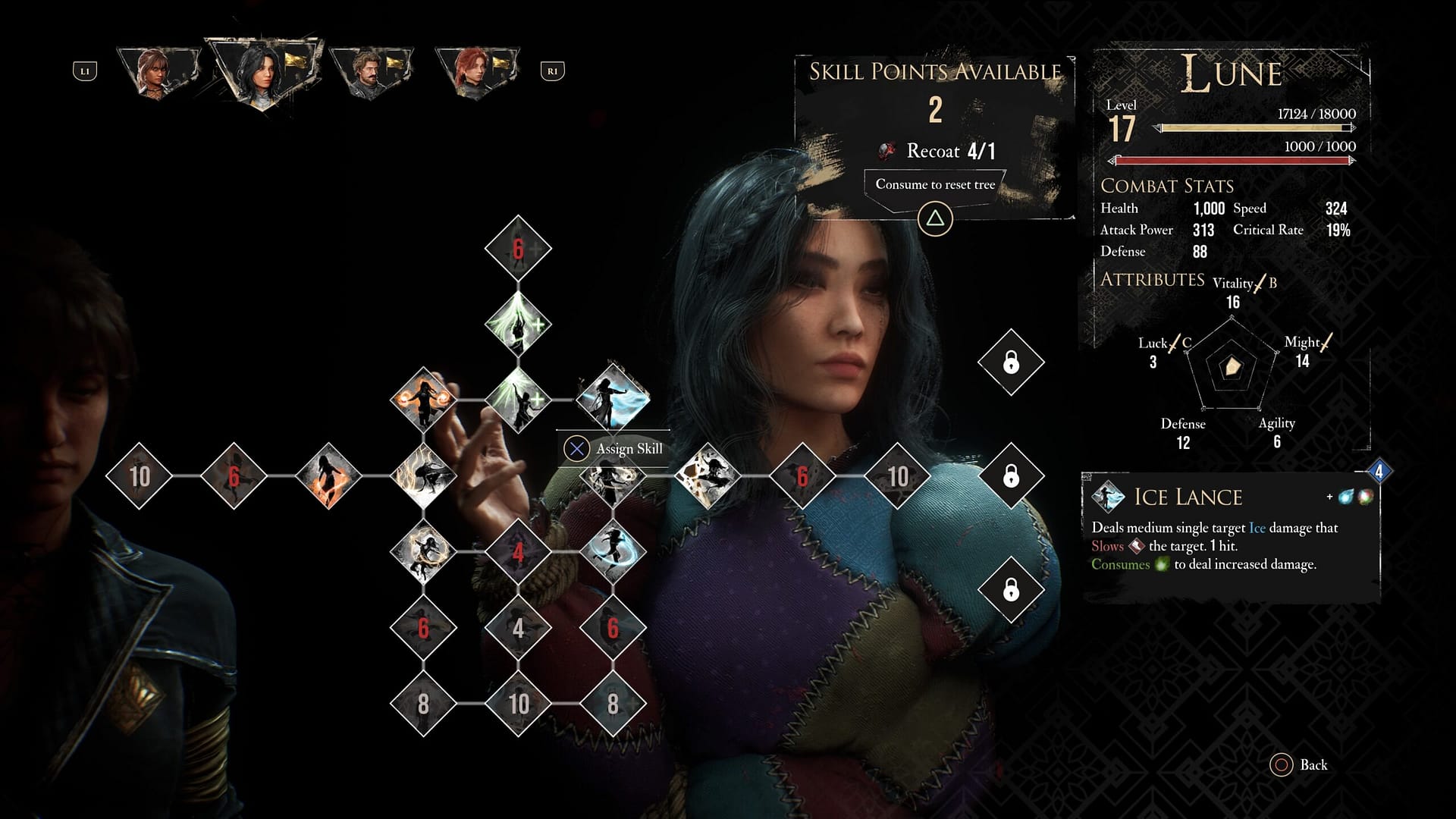
Task: Click the middle locked diamond node
Action: pyautogui.click(x=1011, y=474)
